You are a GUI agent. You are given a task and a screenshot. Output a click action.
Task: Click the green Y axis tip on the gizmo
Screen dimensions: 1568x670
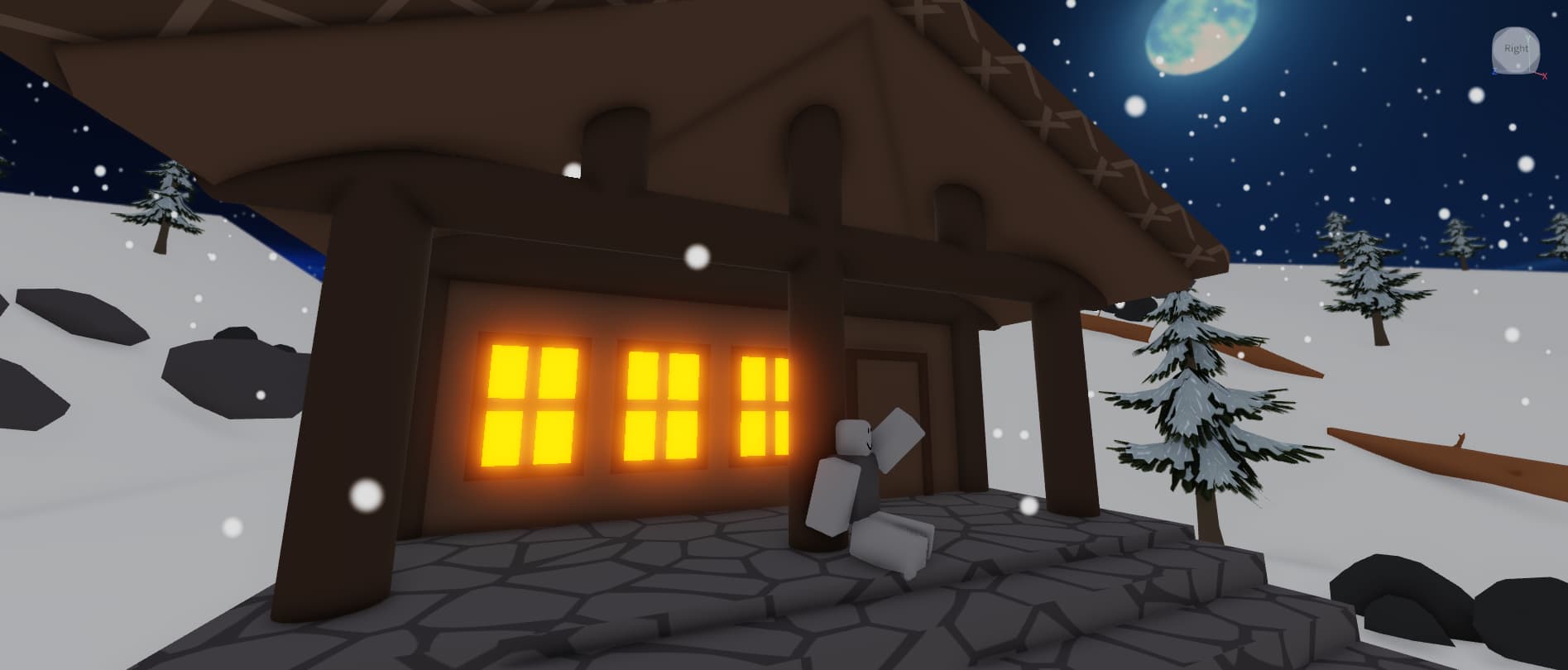1528,36
